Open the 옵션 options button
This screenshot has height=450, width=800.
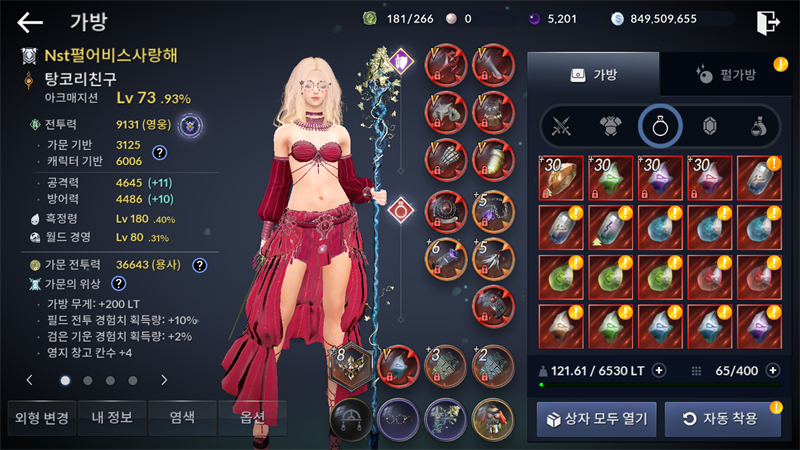(251, 417)
